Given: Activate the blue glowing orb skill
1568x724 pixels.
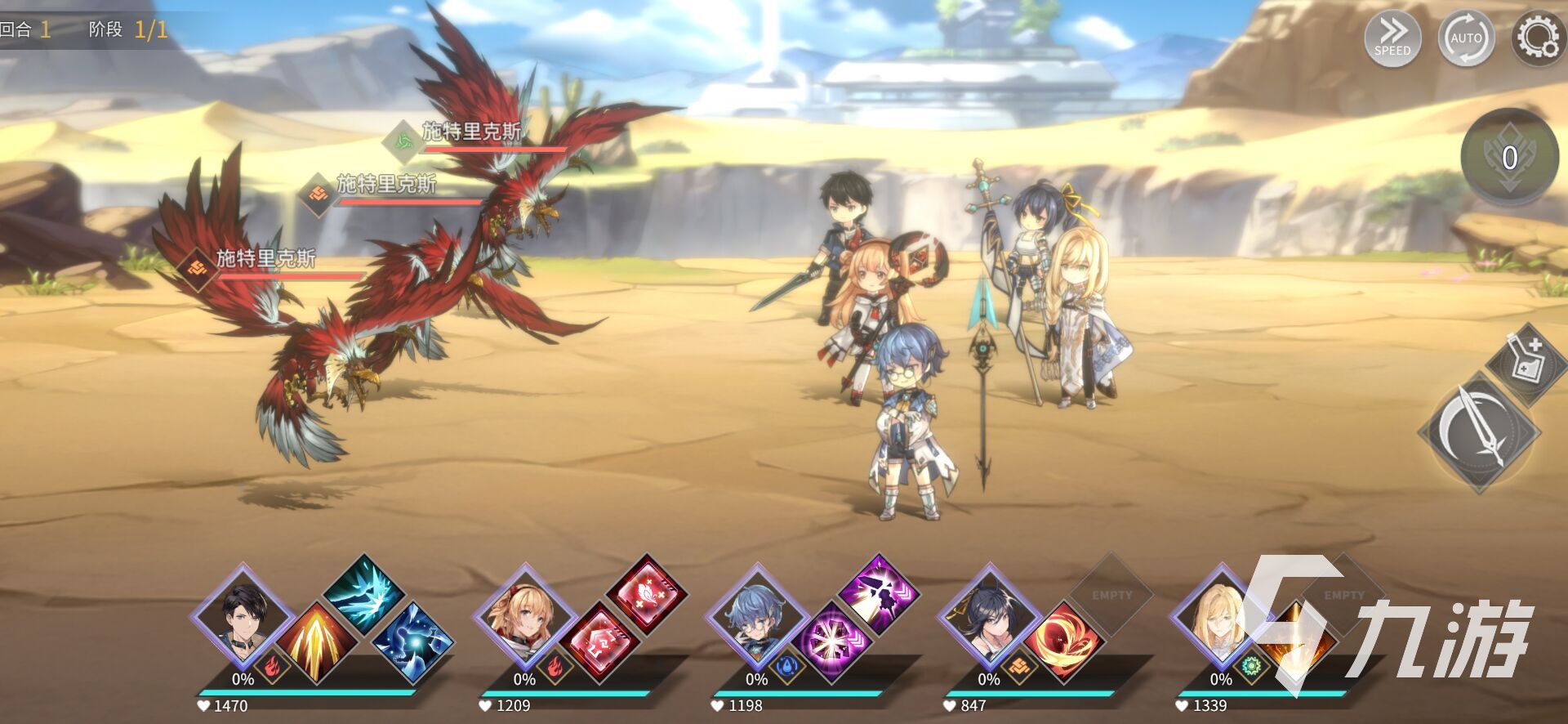Looking at the screenshot, I should point(413,644).
